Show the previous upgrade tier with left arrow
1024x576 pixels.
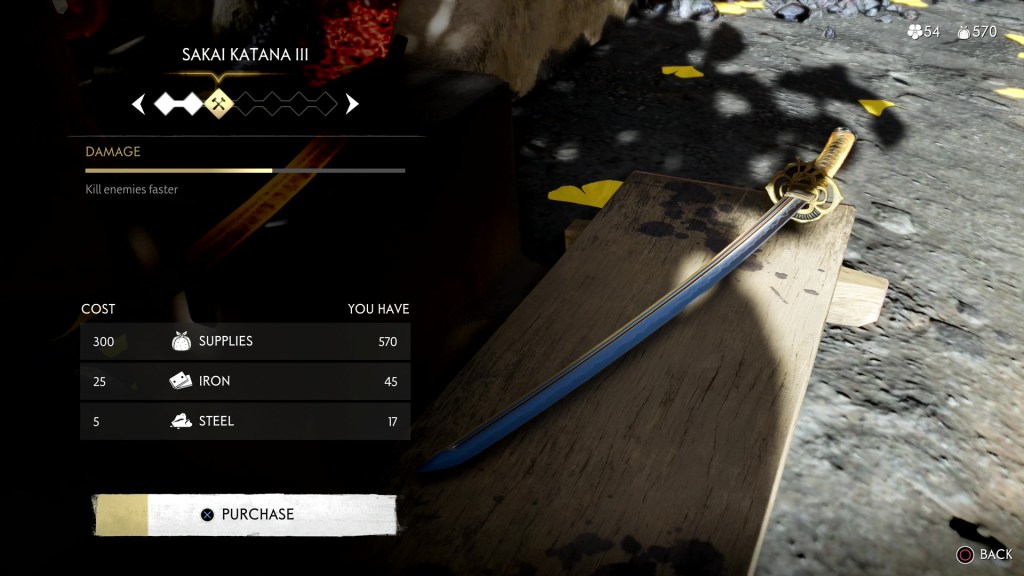tap(139, 103)
